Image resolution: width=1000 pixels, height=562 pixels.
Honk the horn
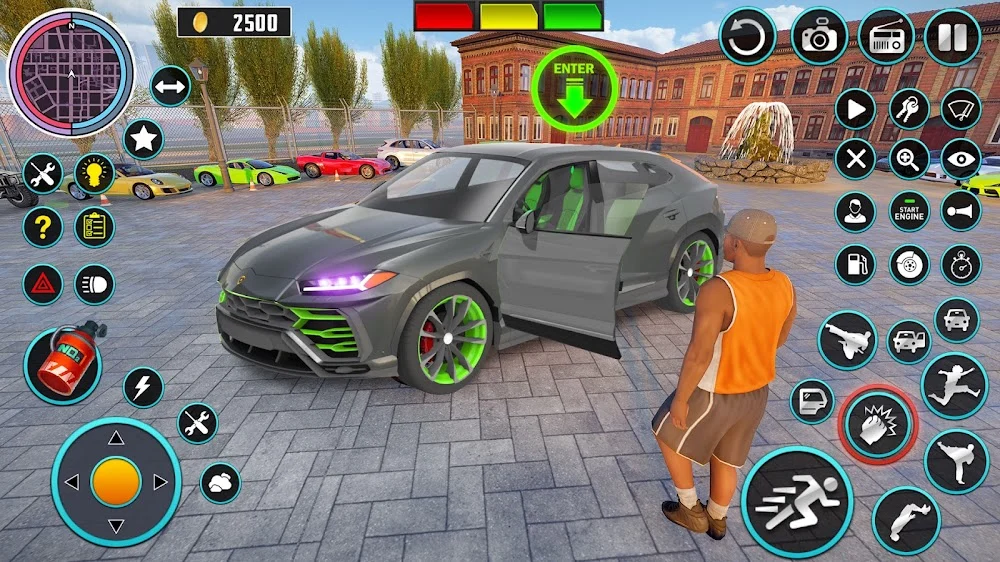961,210
